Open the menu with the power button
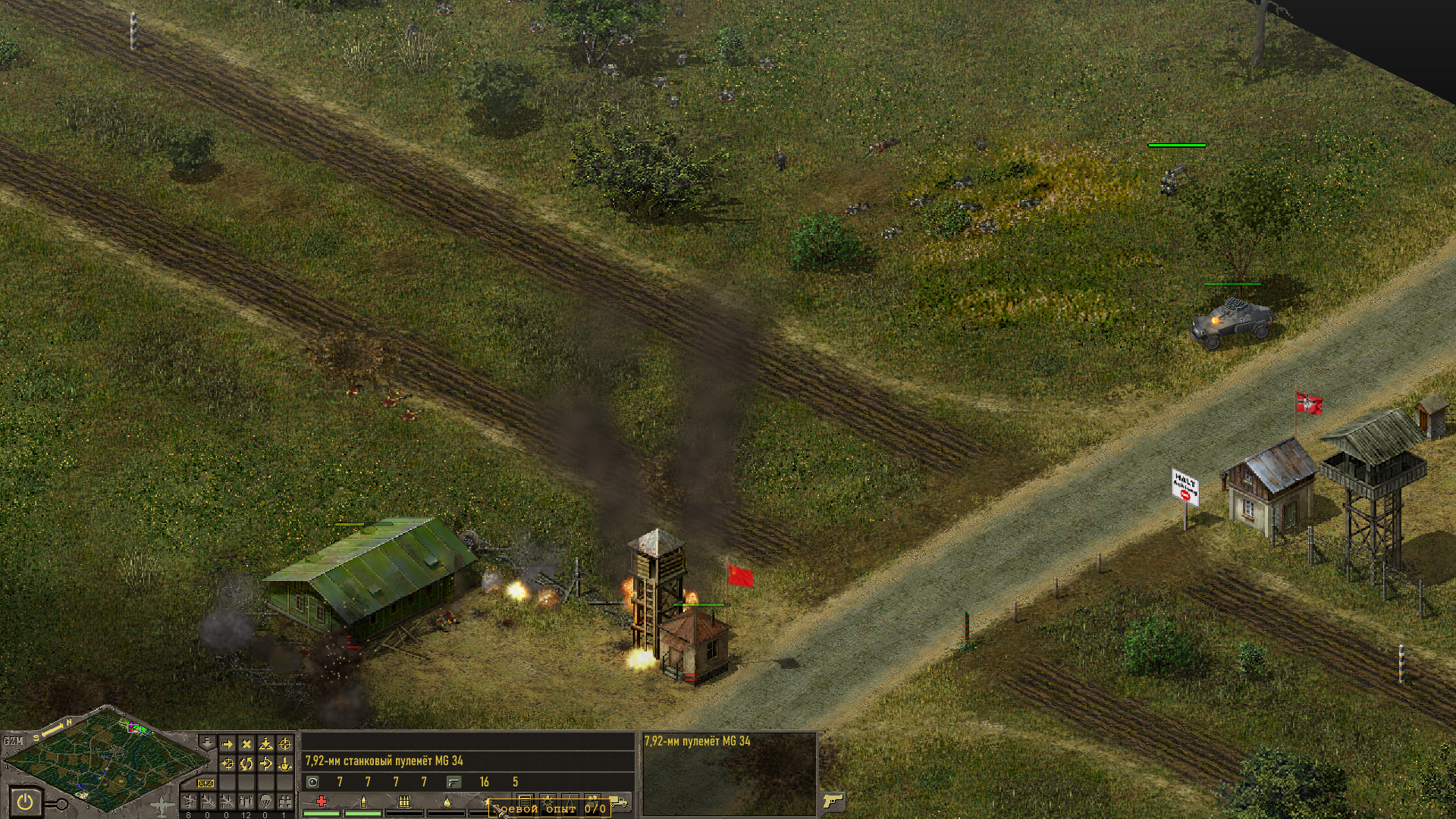 click(x=25, y=801)
